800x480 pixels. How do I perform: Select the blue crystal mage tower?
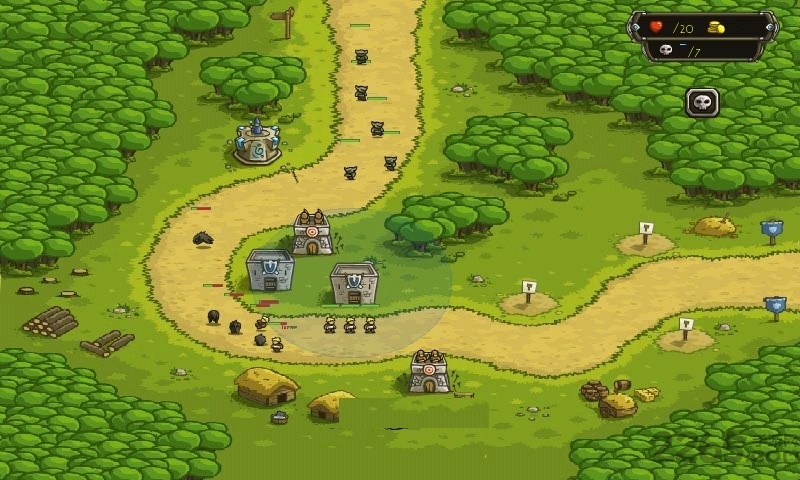point(257,142)
